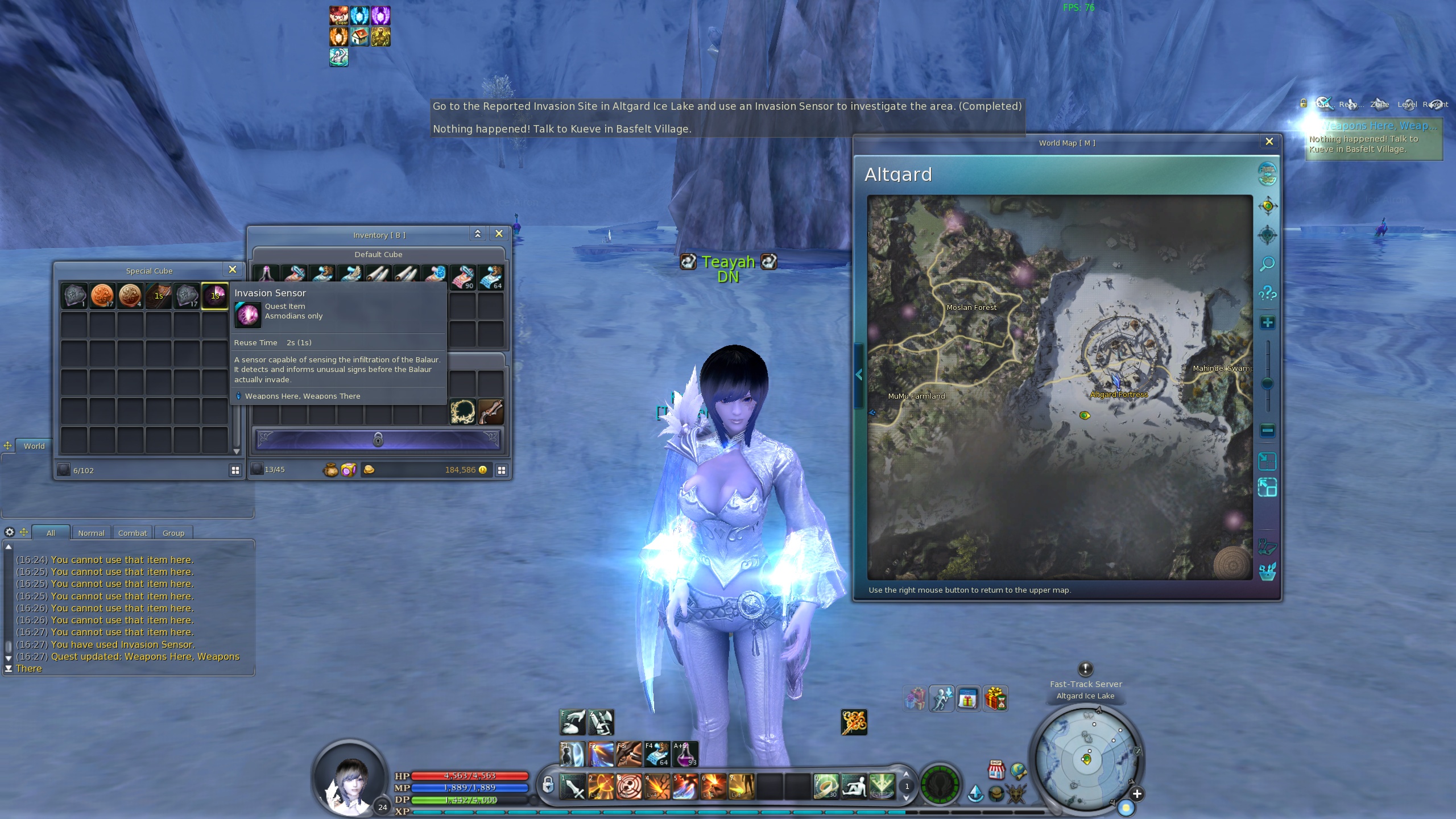Switch chat to the Group tab
Screen dimensions: 1456x819
(x=173, y=533)
